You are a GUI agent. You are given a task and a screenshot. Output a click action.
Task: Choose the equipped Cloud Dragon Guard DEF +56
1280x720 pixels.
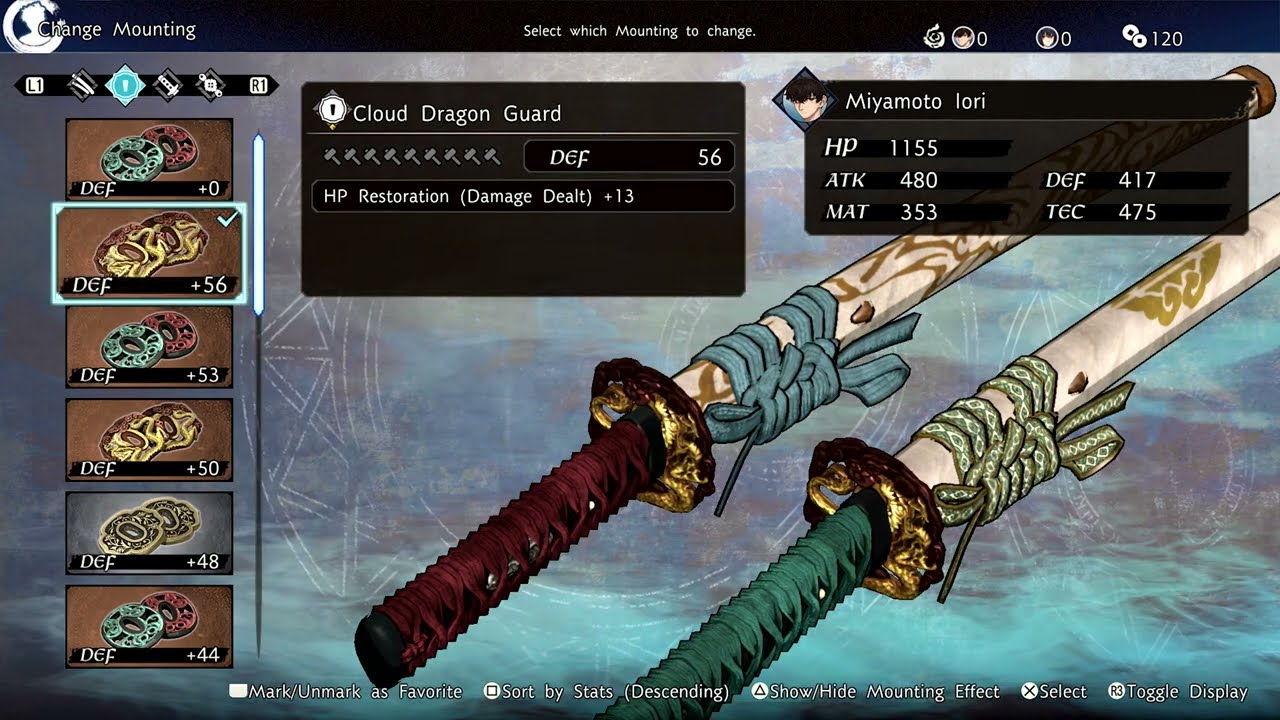(x=149, y=253)
